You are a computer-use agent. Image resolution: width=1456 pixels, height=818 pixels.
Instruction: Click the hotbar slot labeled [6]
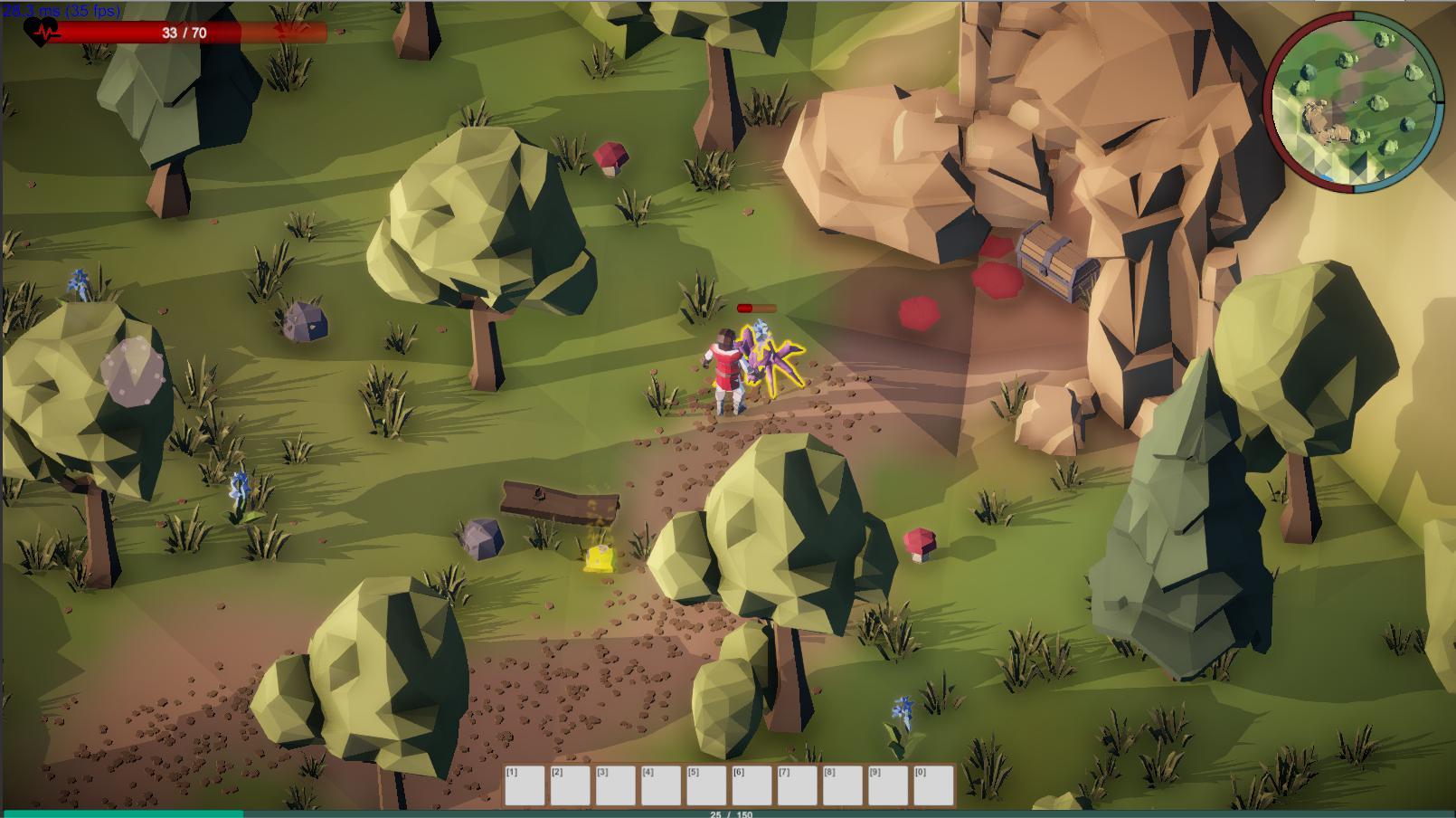pos(752,785)
